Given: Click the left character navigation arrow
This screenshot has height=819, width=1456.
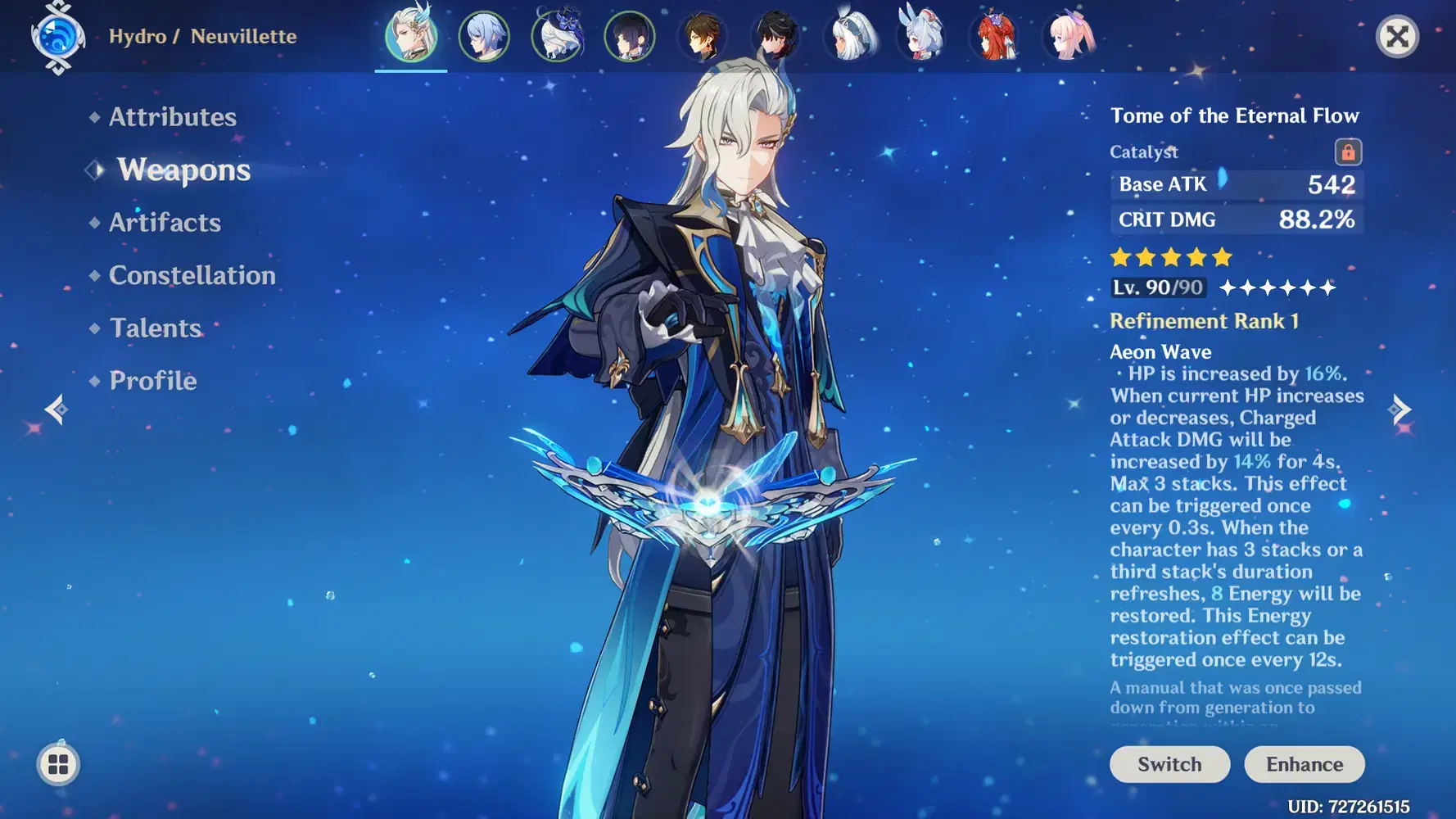Looking at the screenshot, I should pos(56,408).
